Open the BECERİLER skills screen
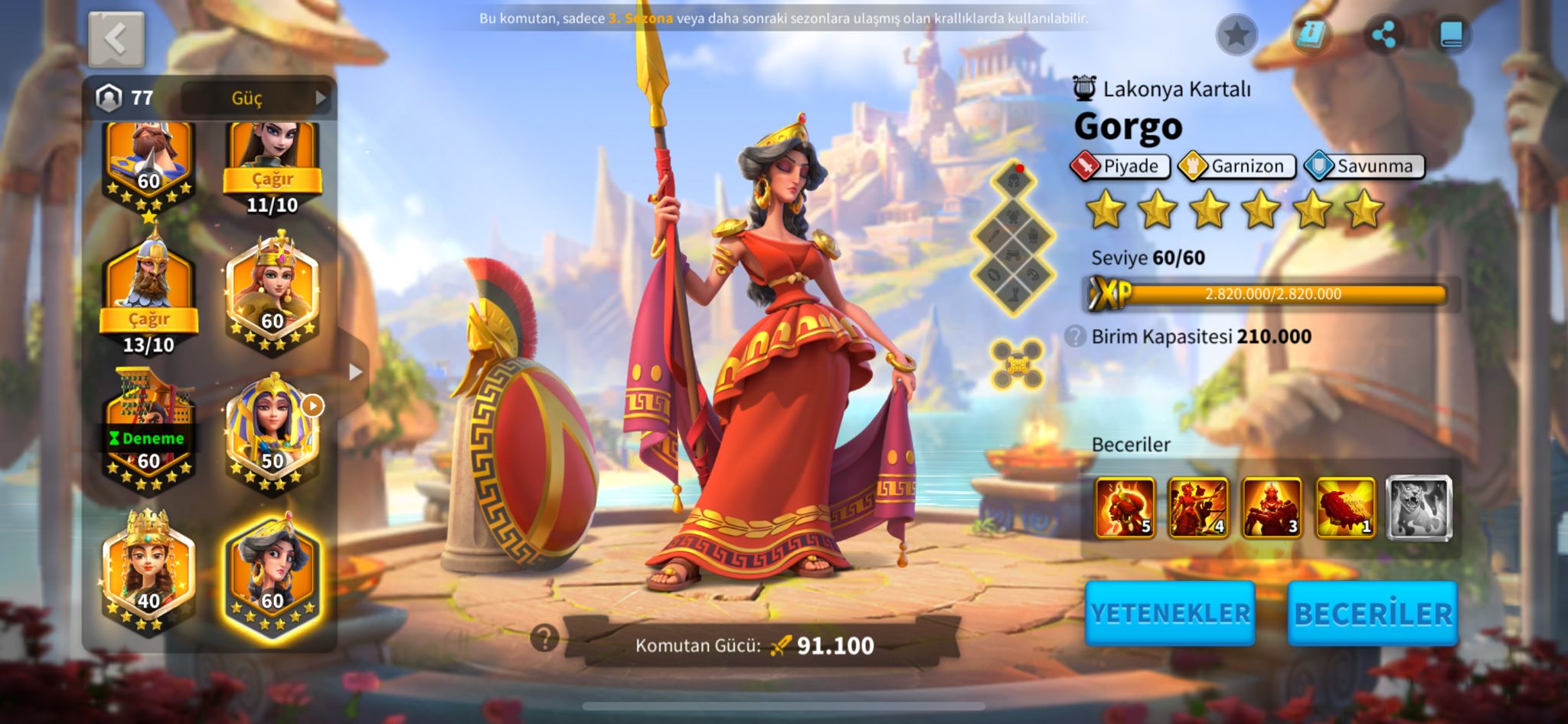The width and height of the screenshot is (1568, 724). (1373, 613)
